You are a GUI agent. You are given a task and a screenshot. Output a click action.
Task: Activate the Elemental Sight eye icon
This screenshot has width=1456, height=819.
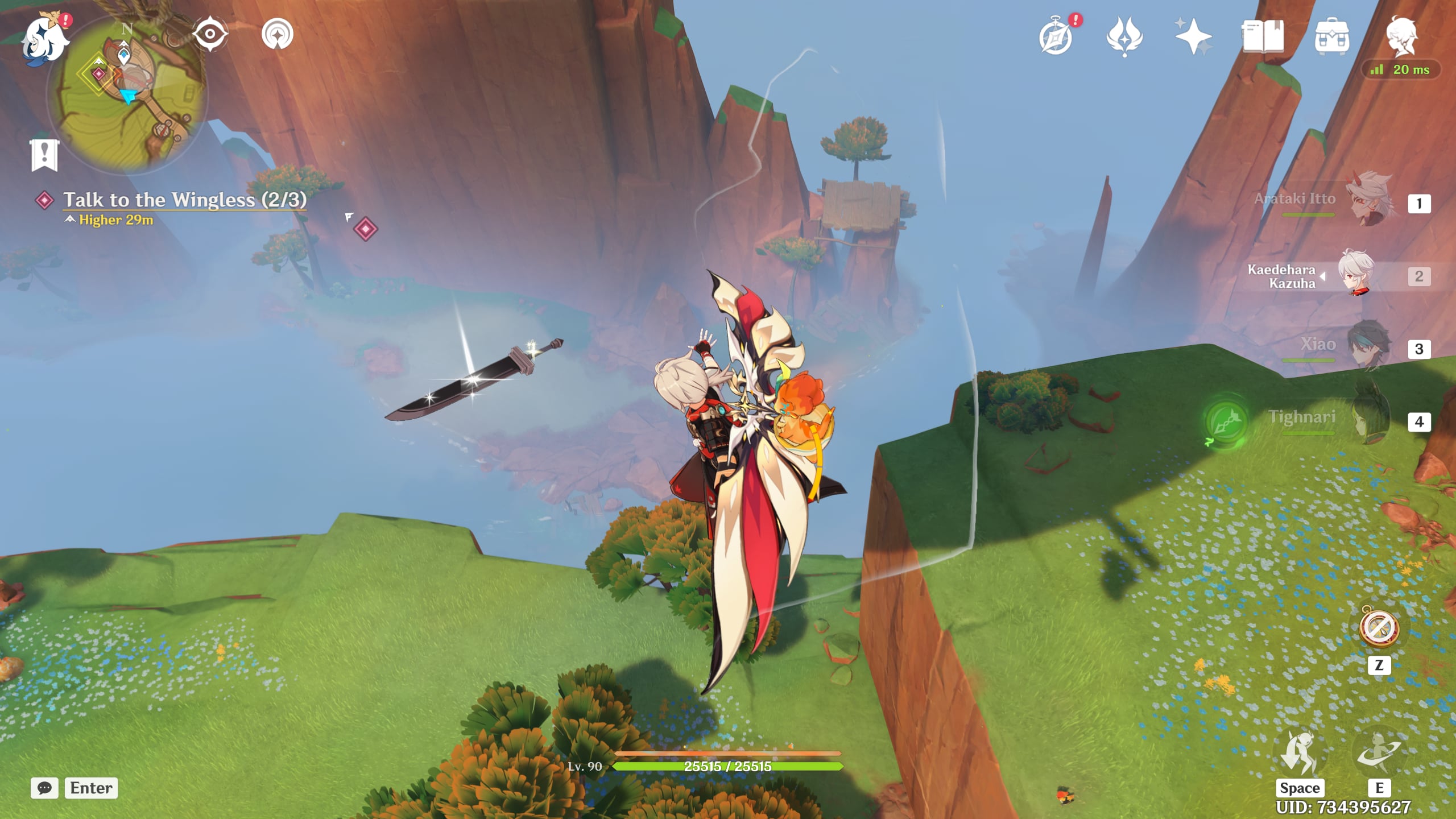click(x=210, y=33)
